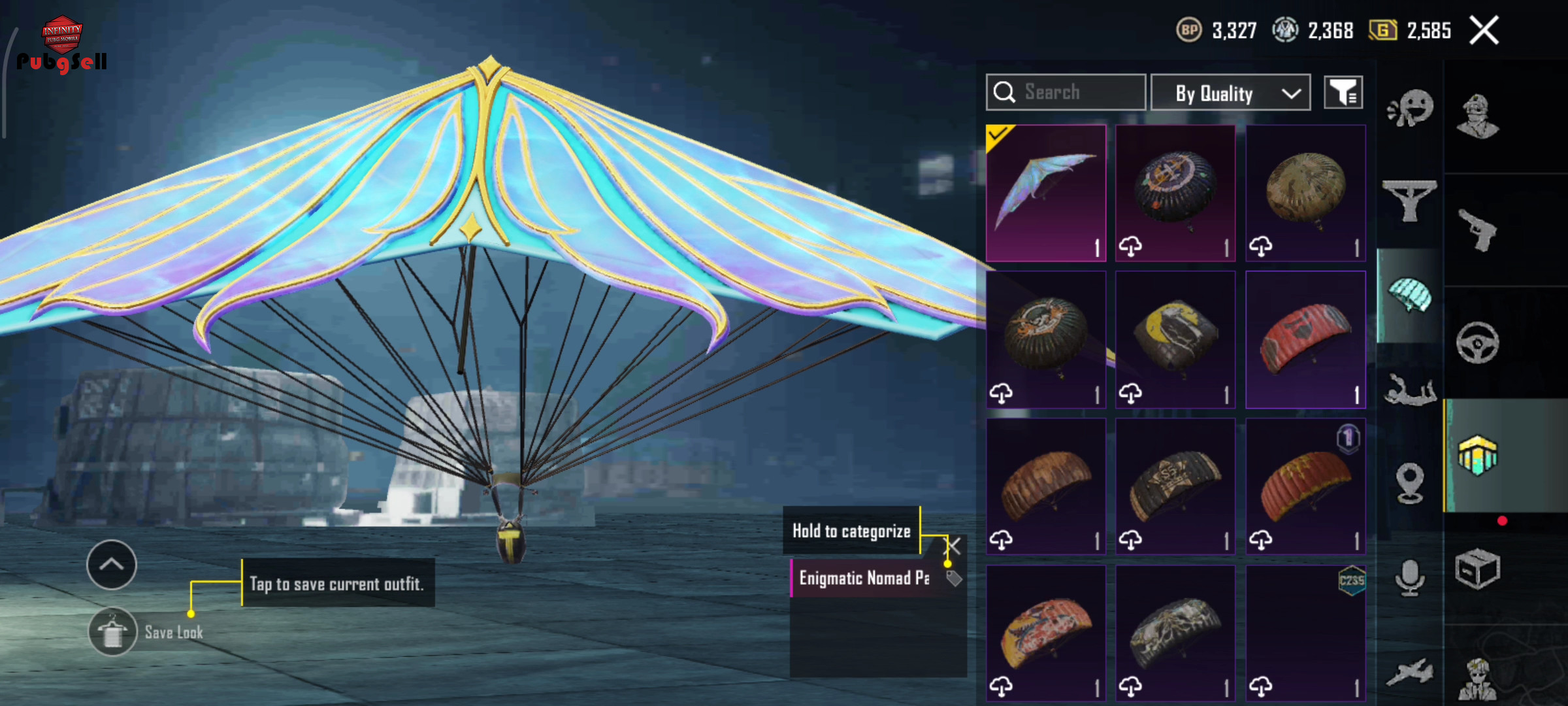
Task: Switch to the steering wheel vehicle tab
Action: 1478,343
